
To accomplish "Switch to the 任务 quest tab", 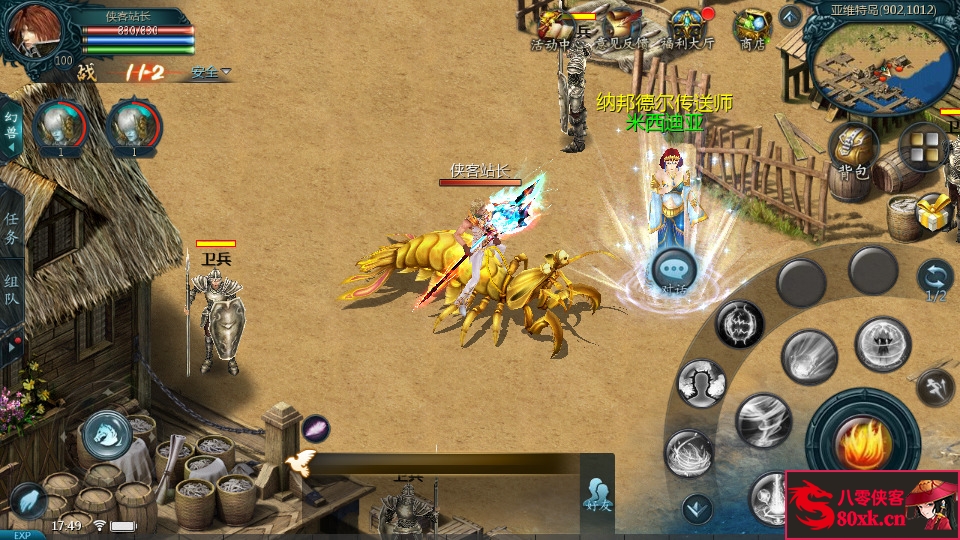I will click(x=12, y=228).
